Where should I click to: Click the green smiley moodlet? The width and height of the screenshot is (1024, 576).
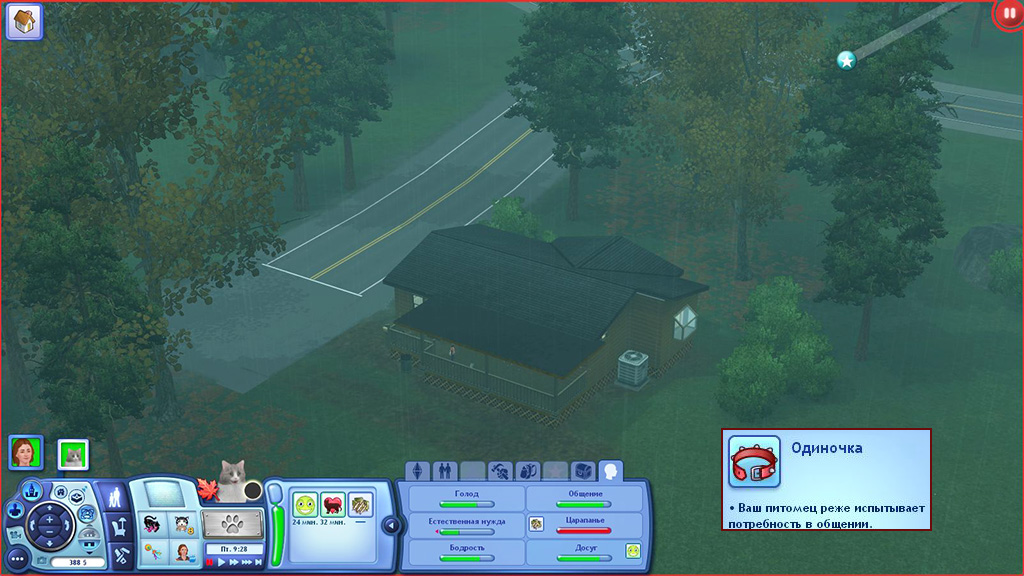[305, 505]
